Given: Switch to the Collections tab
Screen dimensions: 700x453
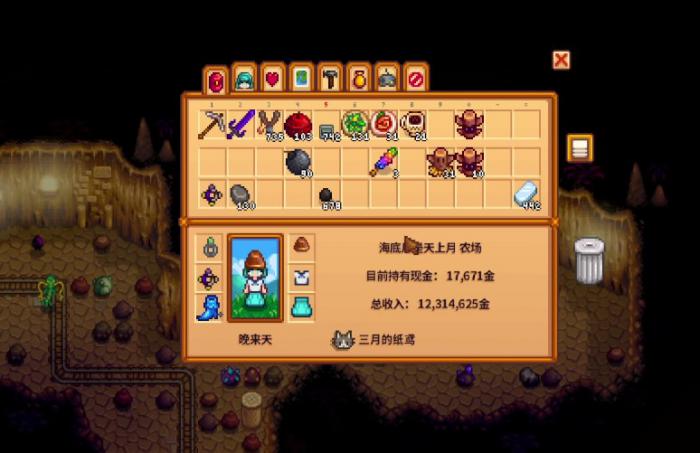Looking at the screenshot, I should pos(358,78).
